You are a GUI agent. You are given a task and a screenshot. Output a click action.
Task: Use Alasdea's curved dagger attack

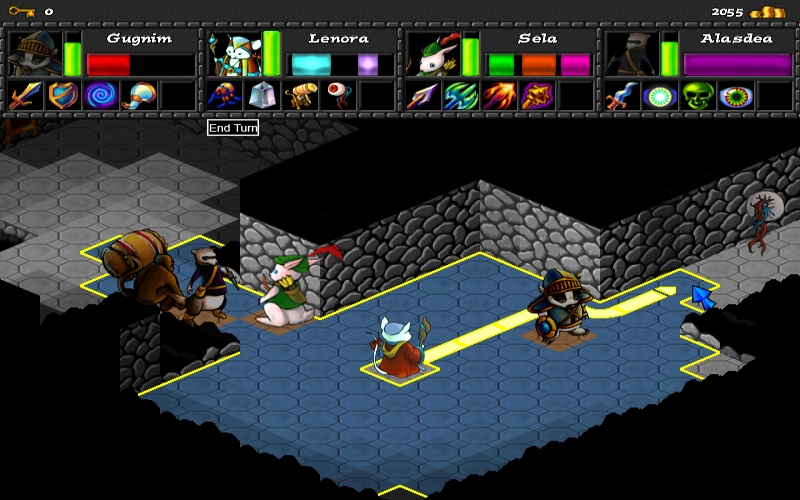point(620,96)
